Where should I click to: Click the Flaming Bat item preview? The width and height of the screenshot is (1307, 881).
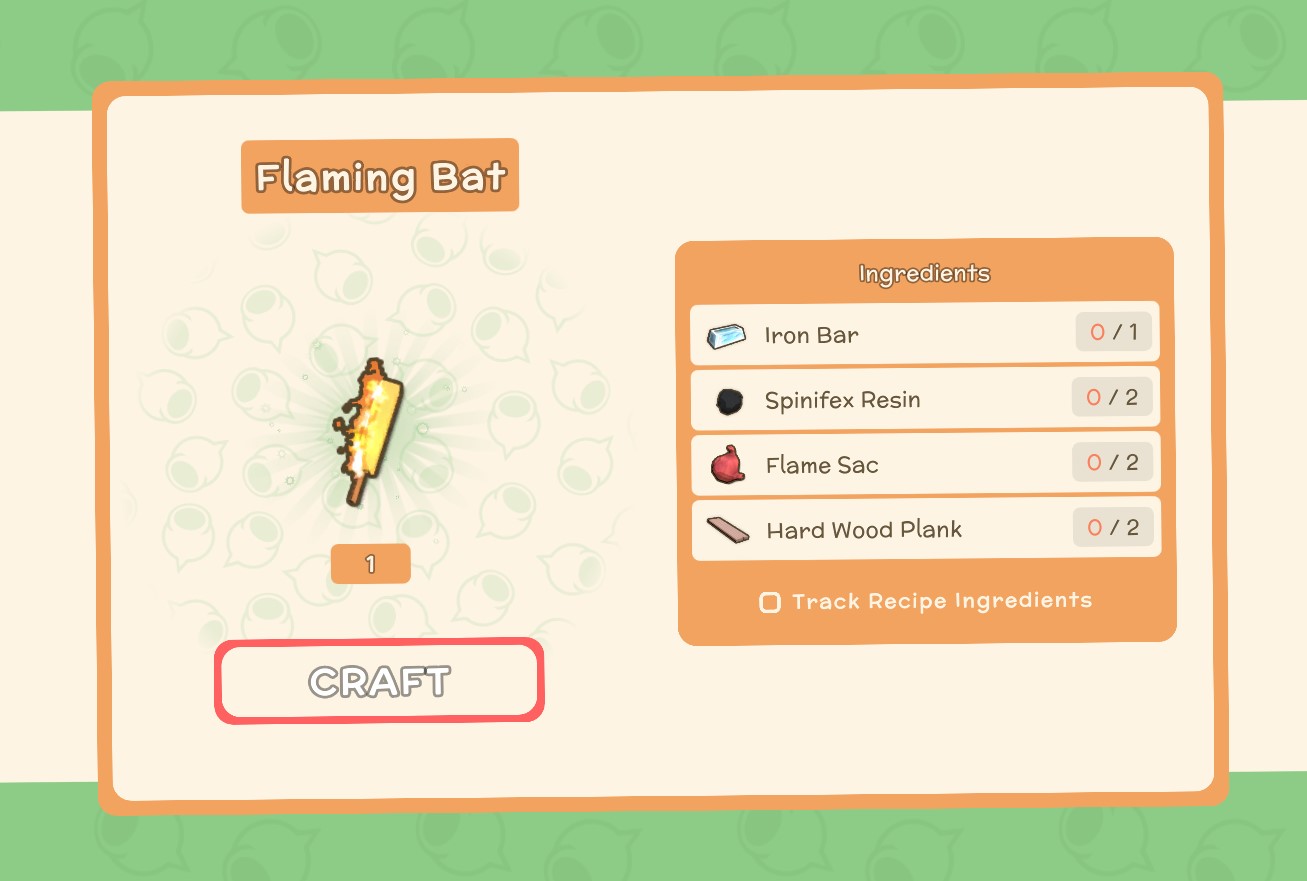(x=369, y=433)
